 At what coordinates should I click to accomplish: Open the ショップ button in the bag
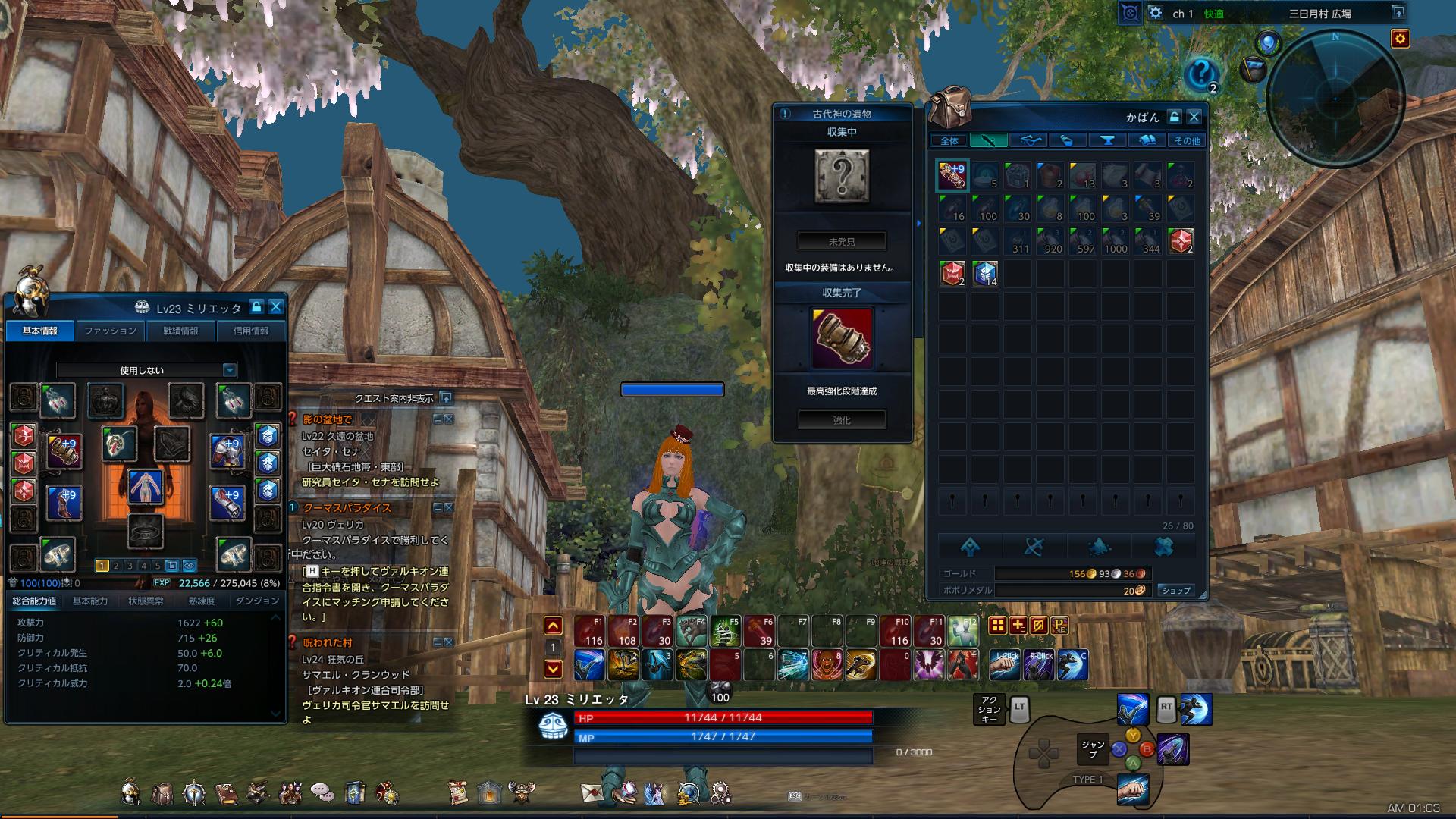1175,589
